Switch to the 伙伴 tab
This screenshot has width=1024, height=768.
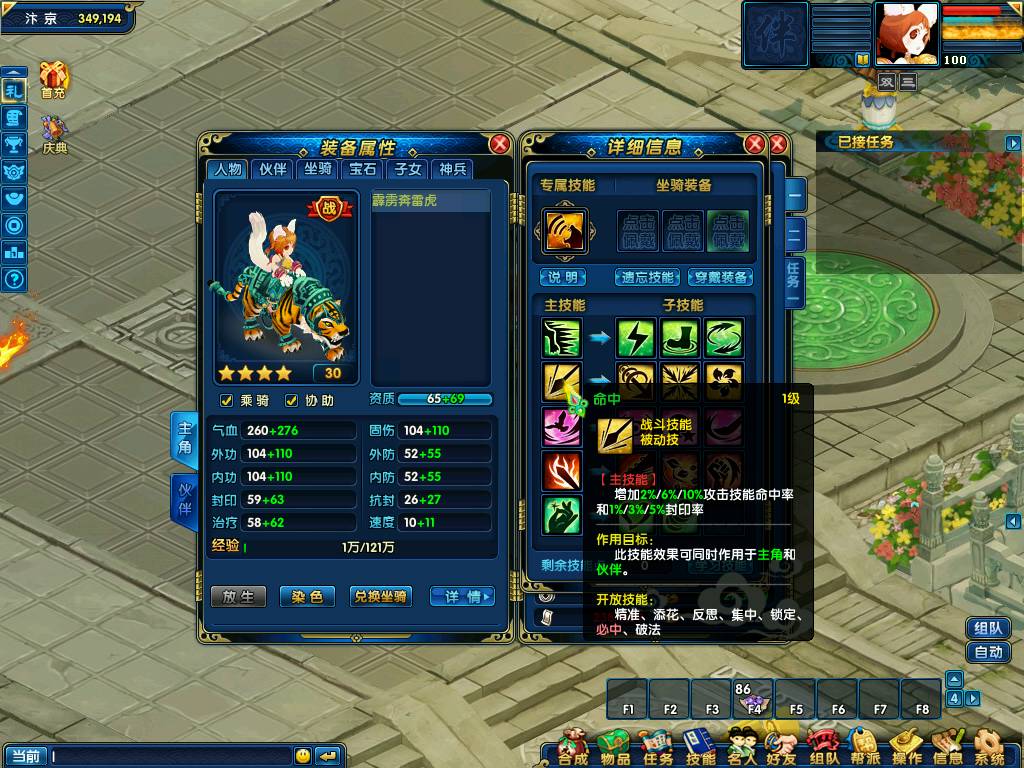(x=272, y=169)
